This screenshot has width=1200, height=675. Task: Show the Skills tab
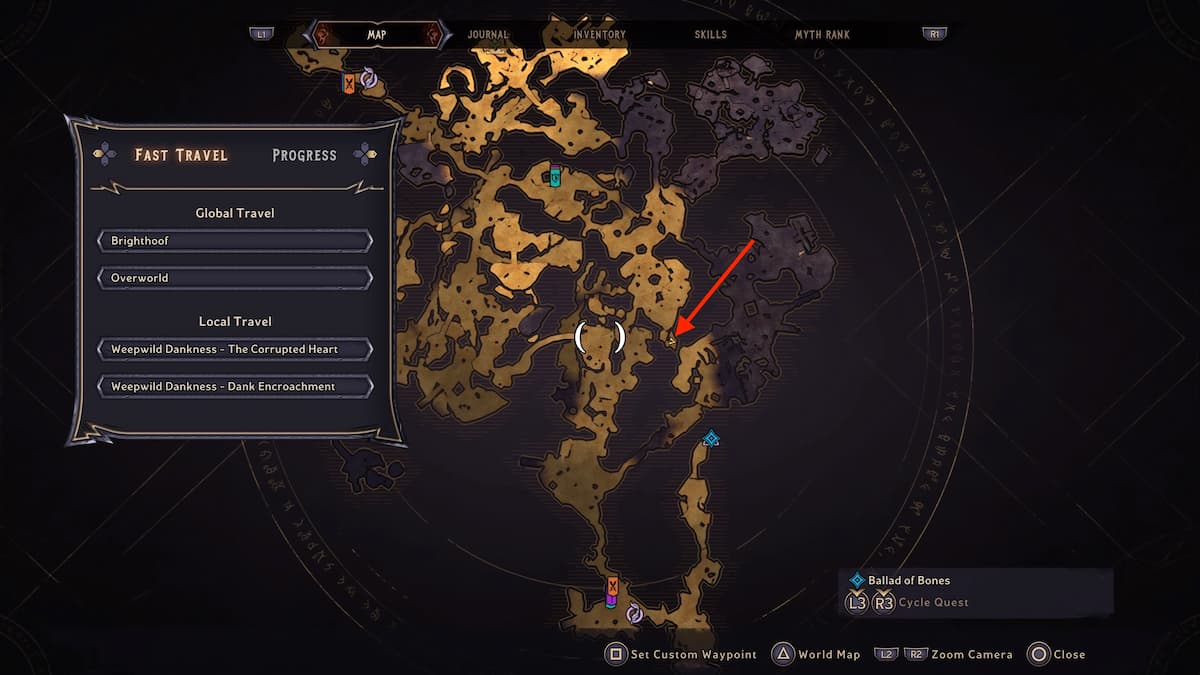click(x=711, y=35)
